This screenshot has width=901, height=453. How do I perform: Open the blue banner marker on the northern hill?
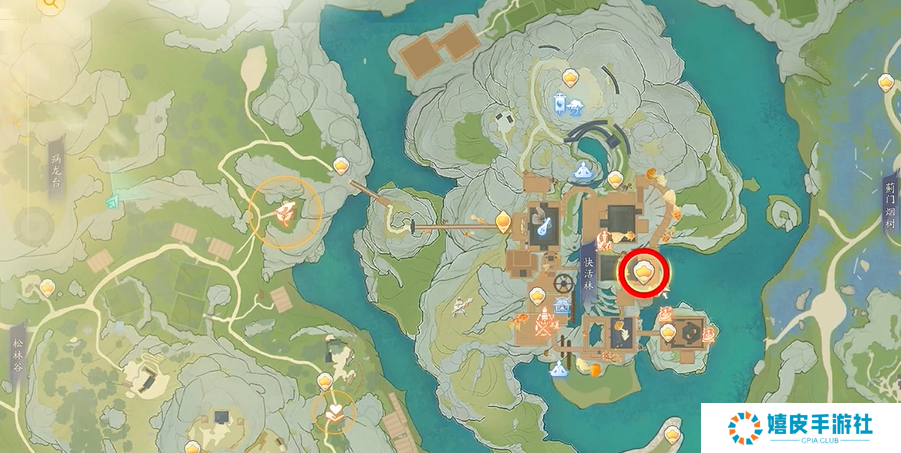(561, 102)
